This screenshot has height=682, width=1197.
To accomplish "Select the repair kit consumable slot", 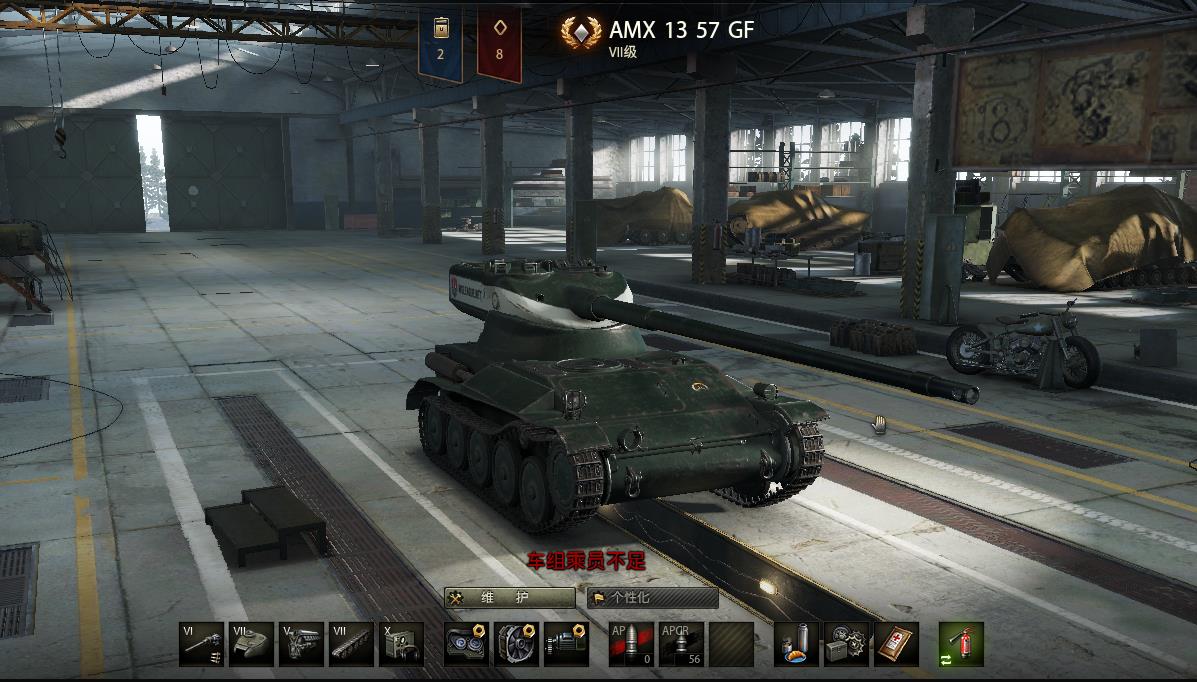I will pos(847,644).
